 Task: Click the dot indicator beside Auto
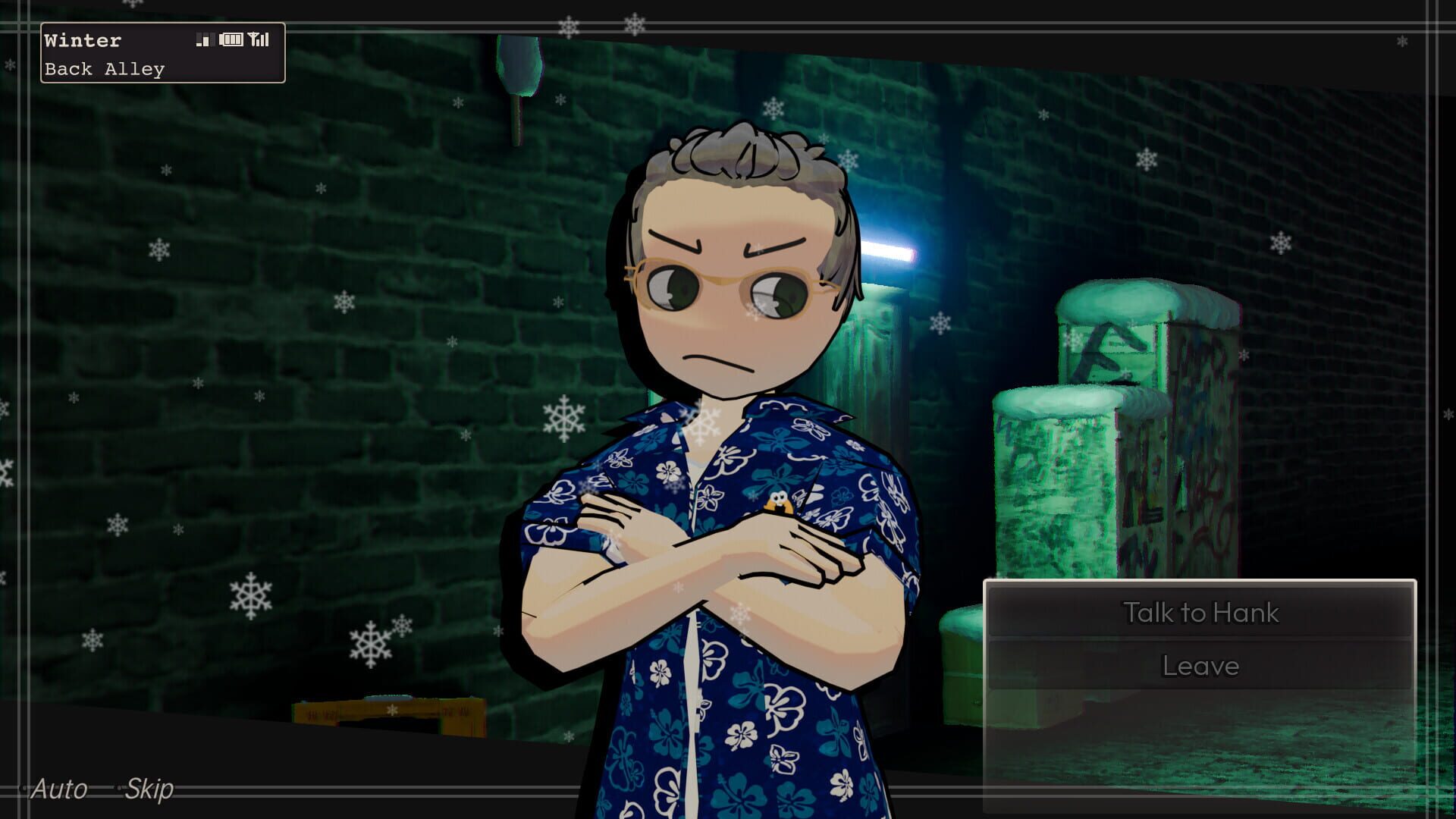[24, 788]
